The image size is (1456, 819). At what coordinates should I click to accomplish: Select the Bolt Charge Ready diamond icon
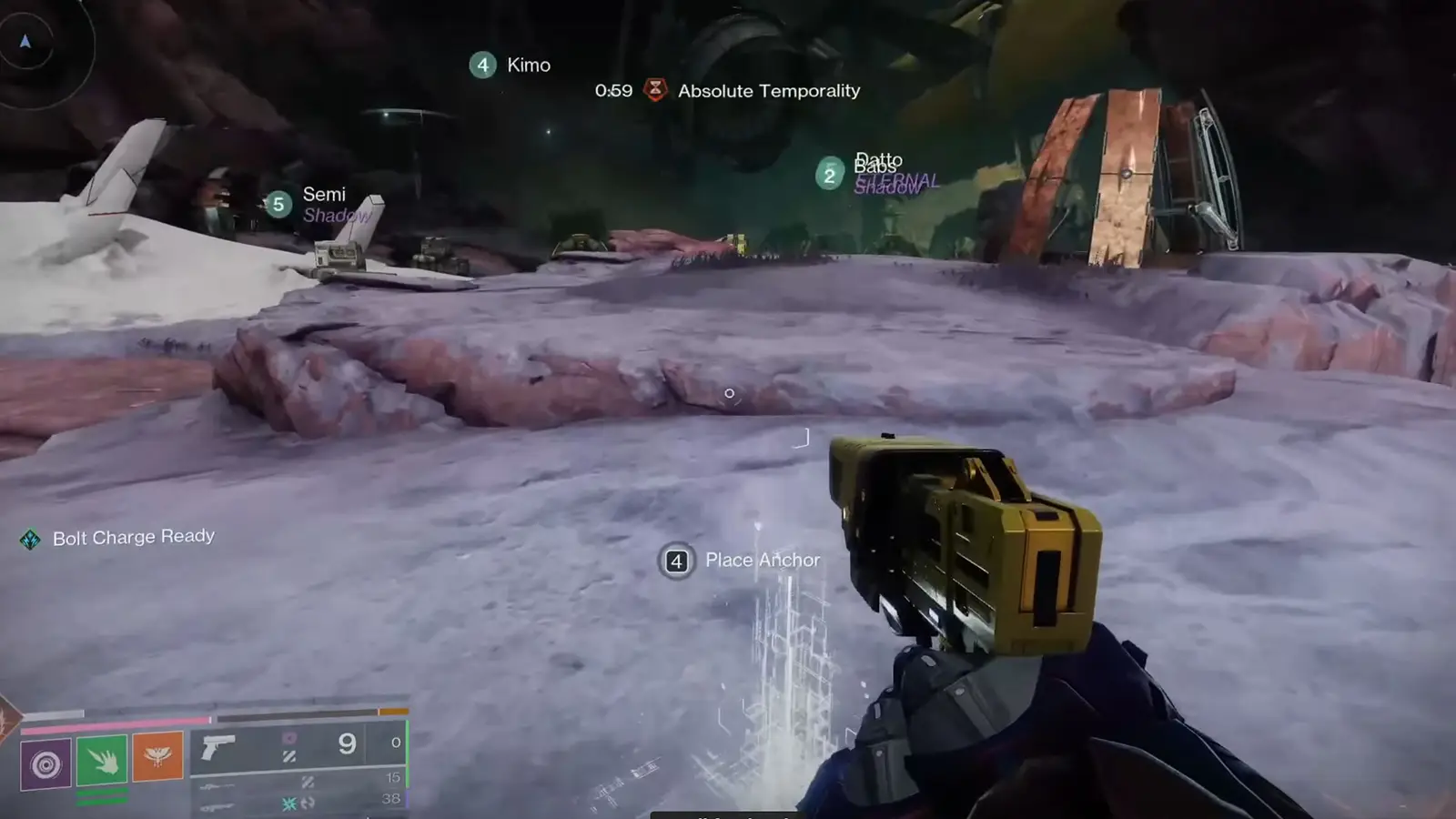30,537
